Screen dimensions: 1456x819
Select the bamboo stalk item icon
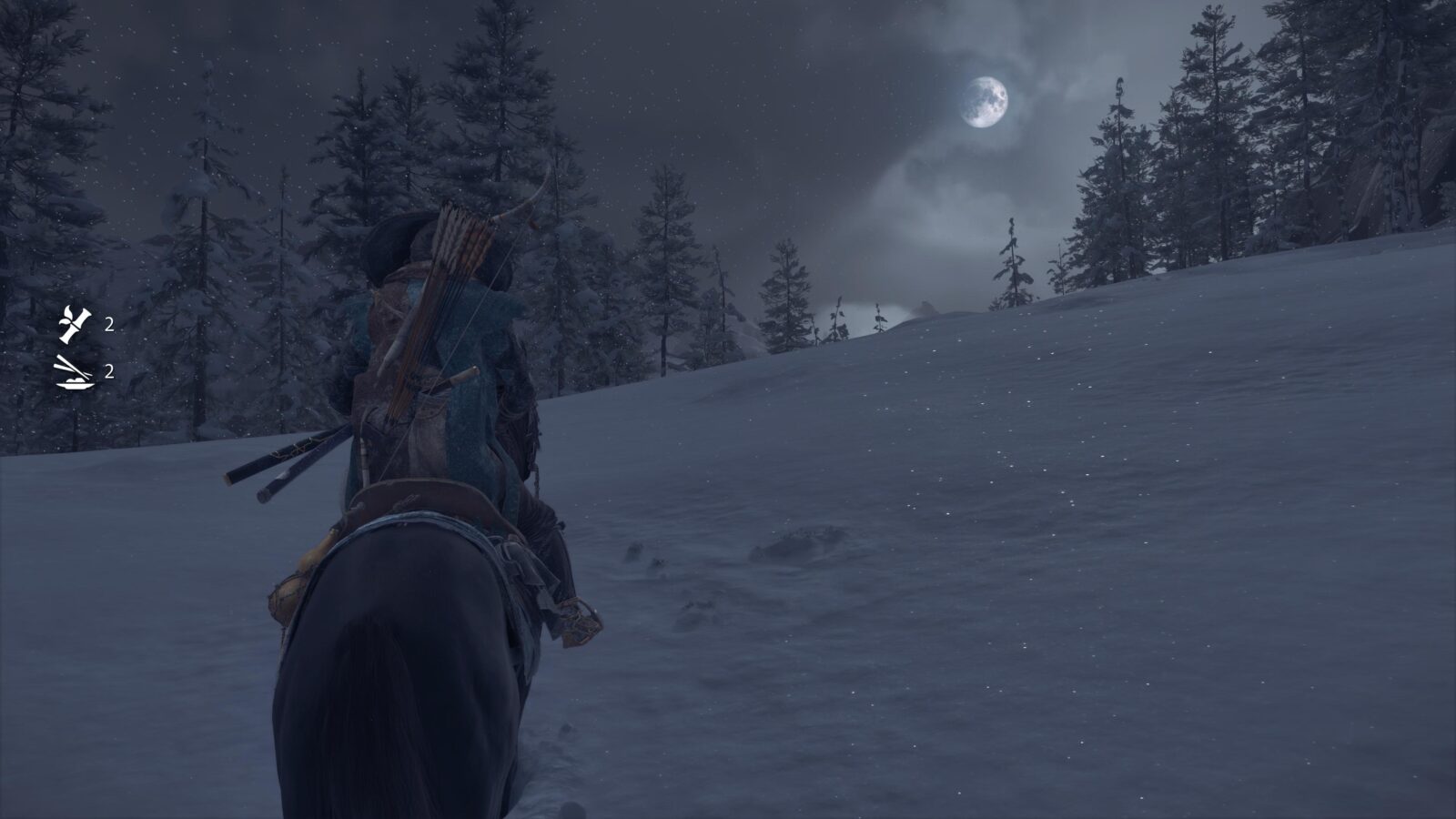click(75, 324)
